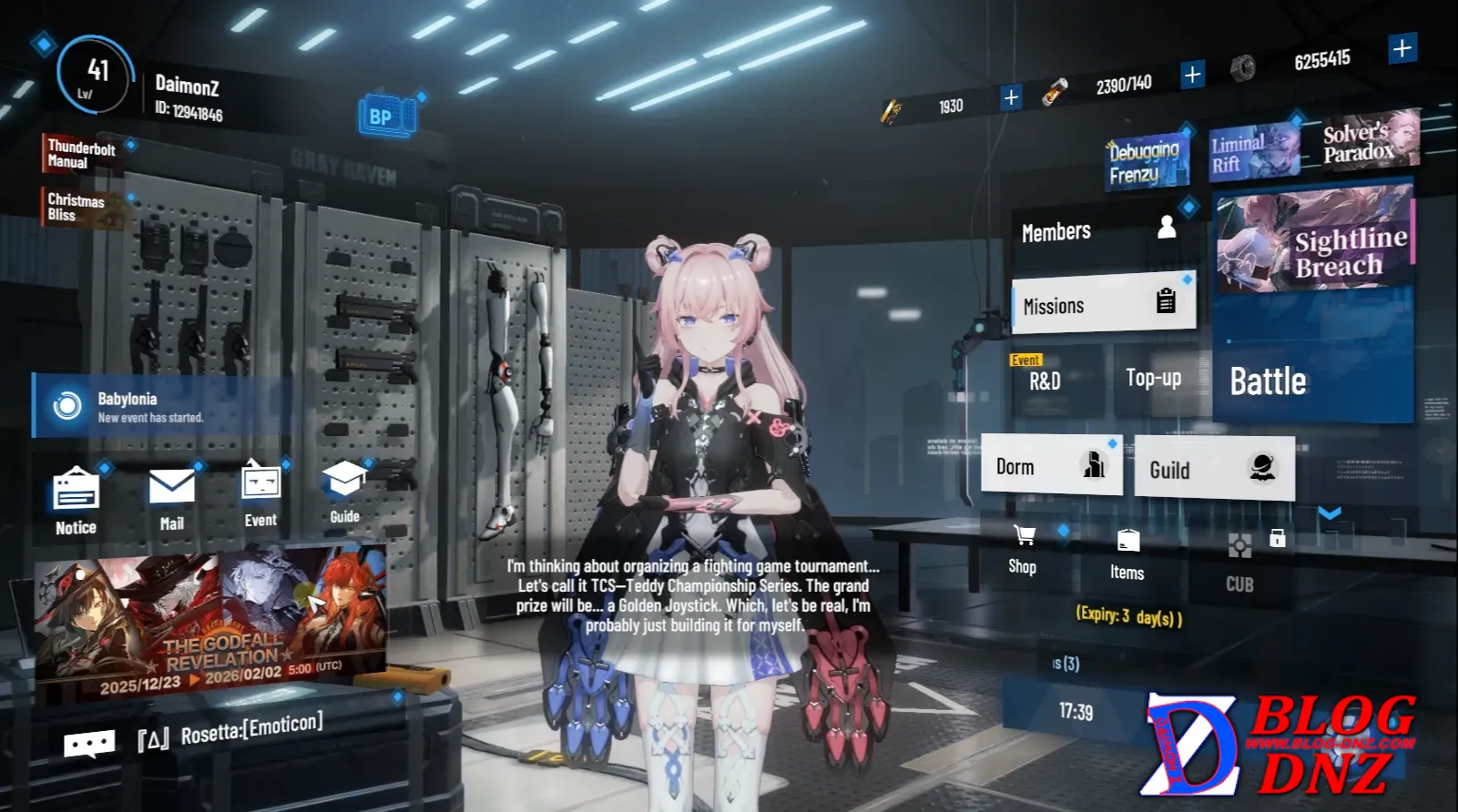This screenshot has width=1458, height=812.
Task: View the Godfall Revelation banner
Action: (209, 624)
